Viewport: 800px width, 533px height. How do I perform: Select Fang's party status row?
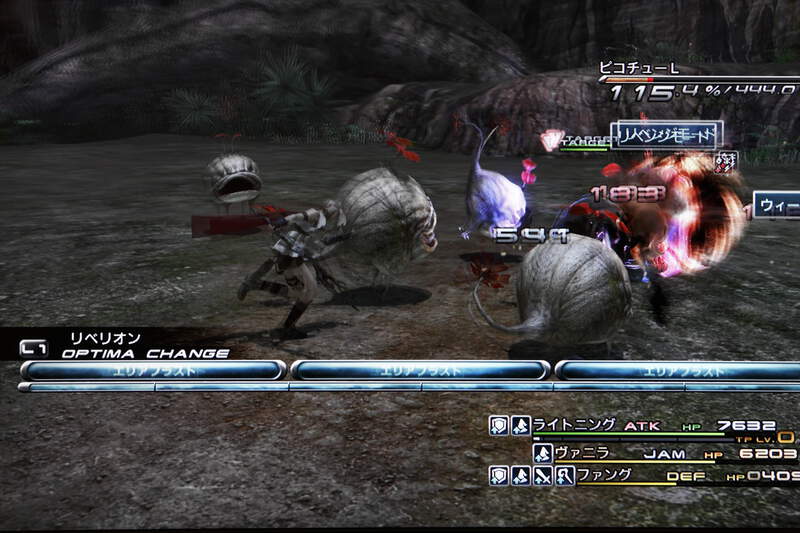[x=640, y=476]
